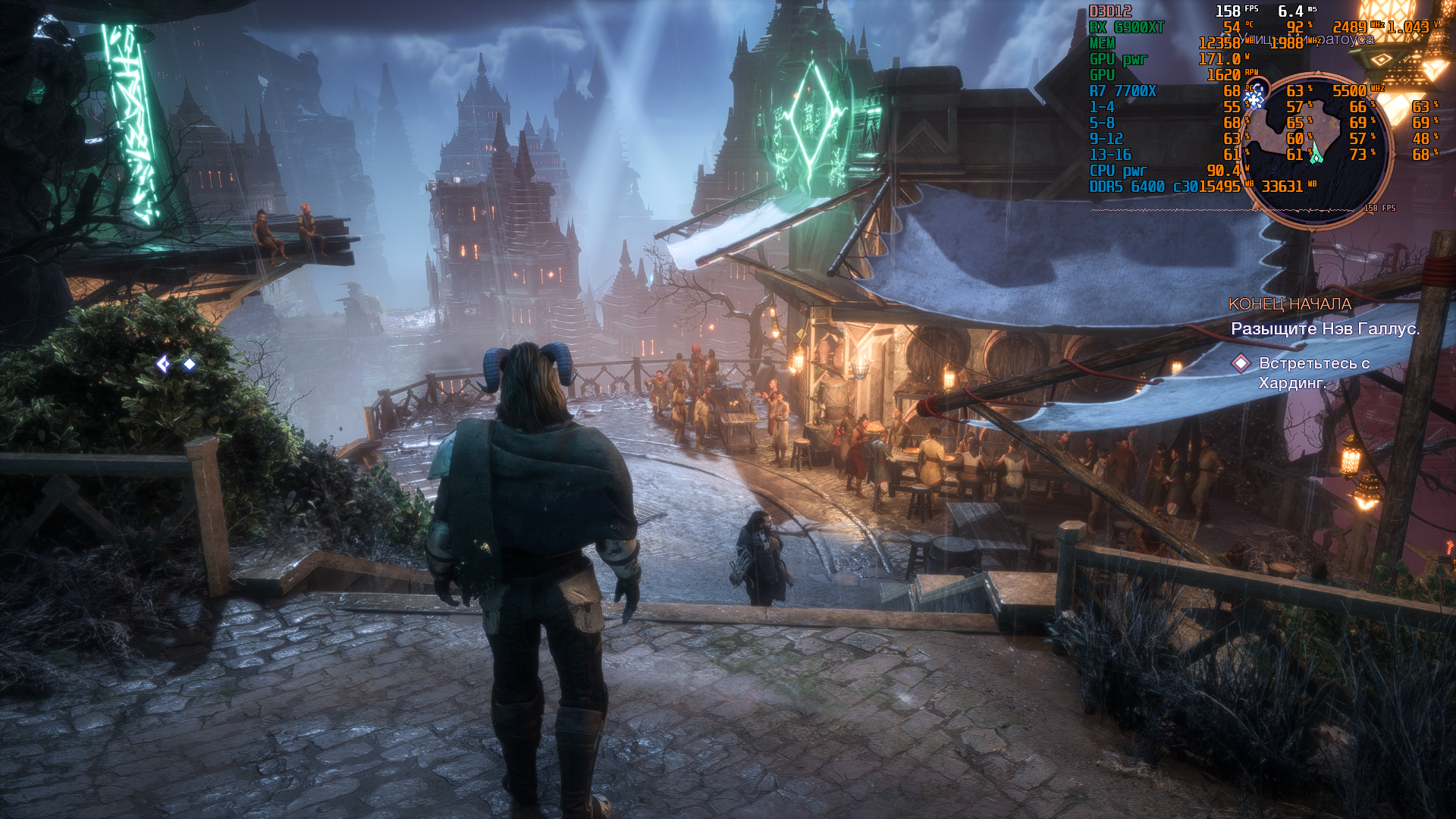
Task: Select the green player arrow on the minimap
Action: 1316,152
